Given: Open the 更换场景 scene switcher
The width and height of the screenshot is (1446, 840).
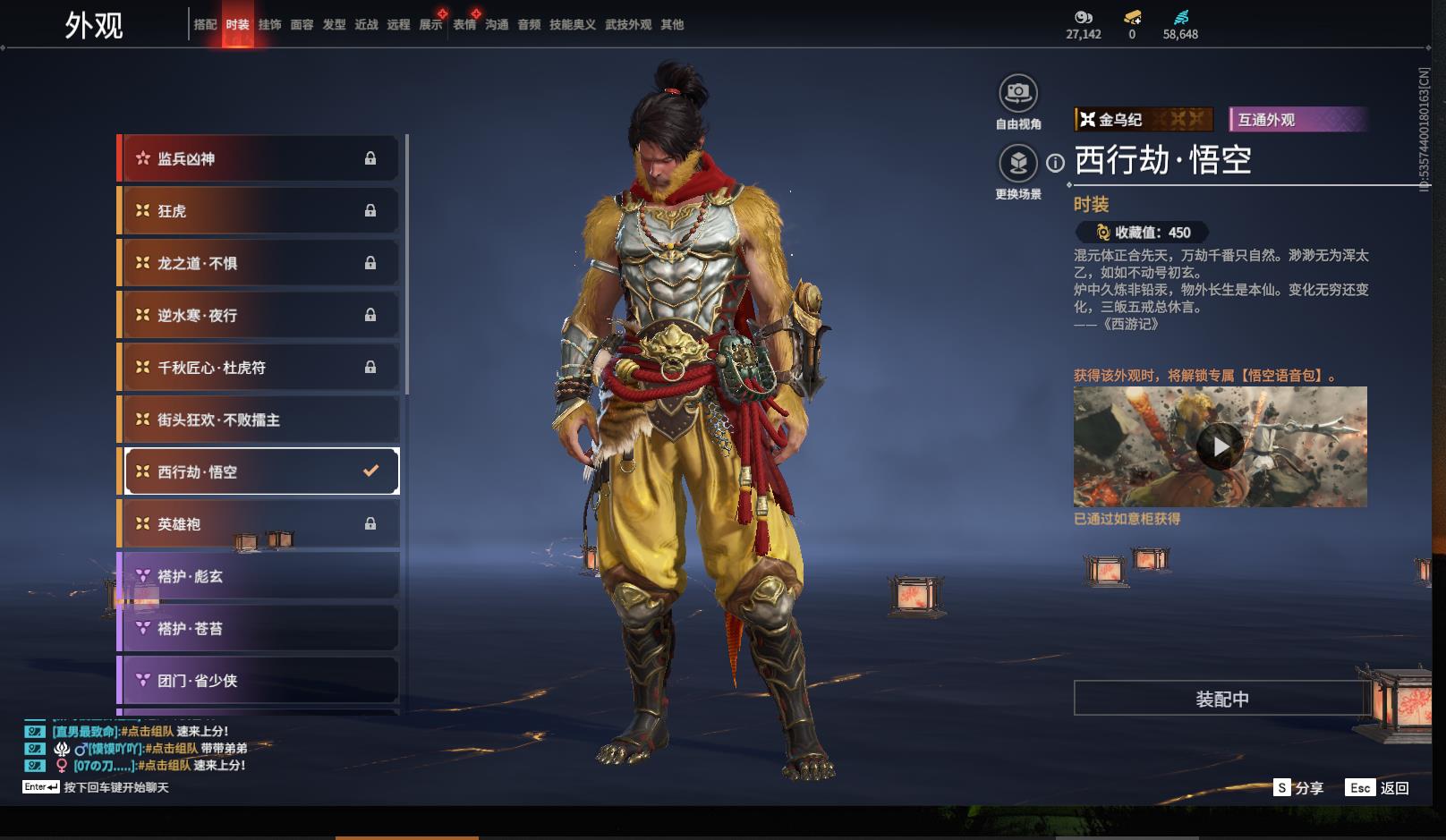Looking at the screenshot, I should (1018, 164).
